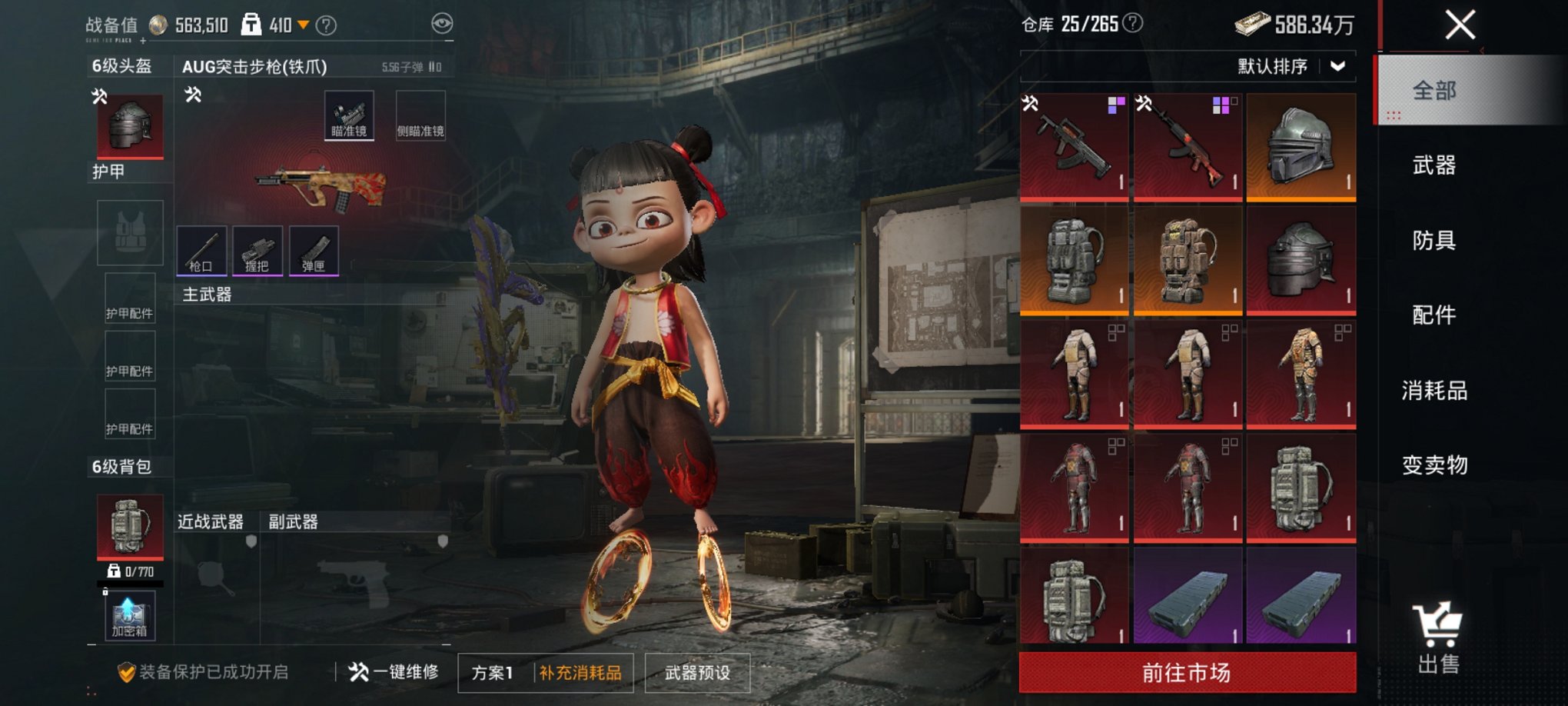Click the 一键维修 repair button
Image resolution: width=1568 pixels, height=706 pixels.
[394, 672]
